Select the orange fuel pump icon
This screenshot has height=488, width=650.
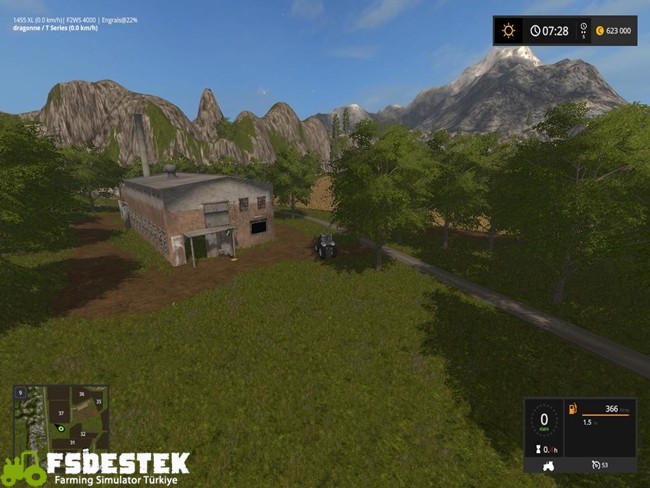[572, 409]
